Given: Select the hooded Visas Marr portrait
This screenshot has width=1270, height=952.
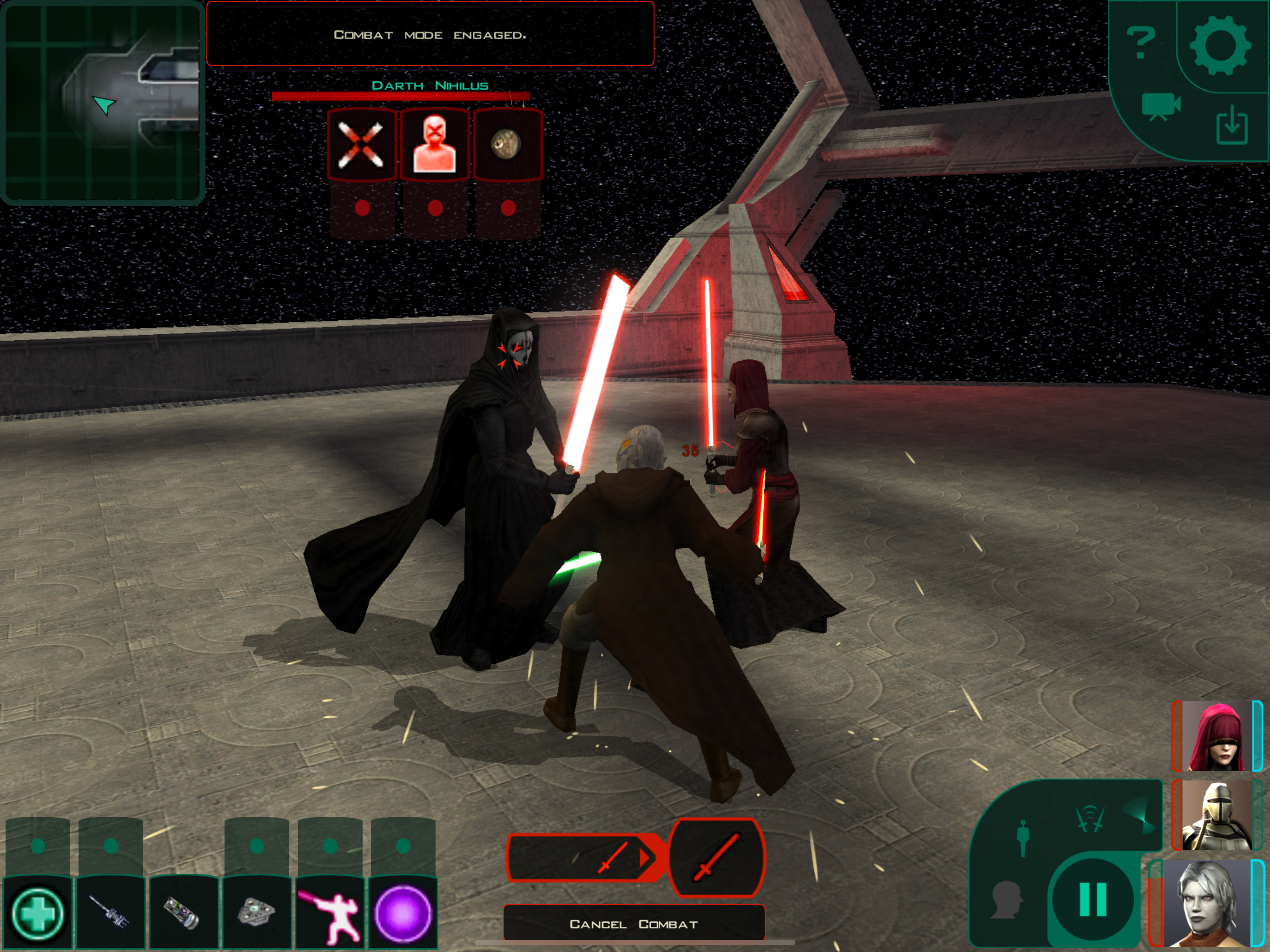Looking at the screenshot, I should pos(1216,735).
